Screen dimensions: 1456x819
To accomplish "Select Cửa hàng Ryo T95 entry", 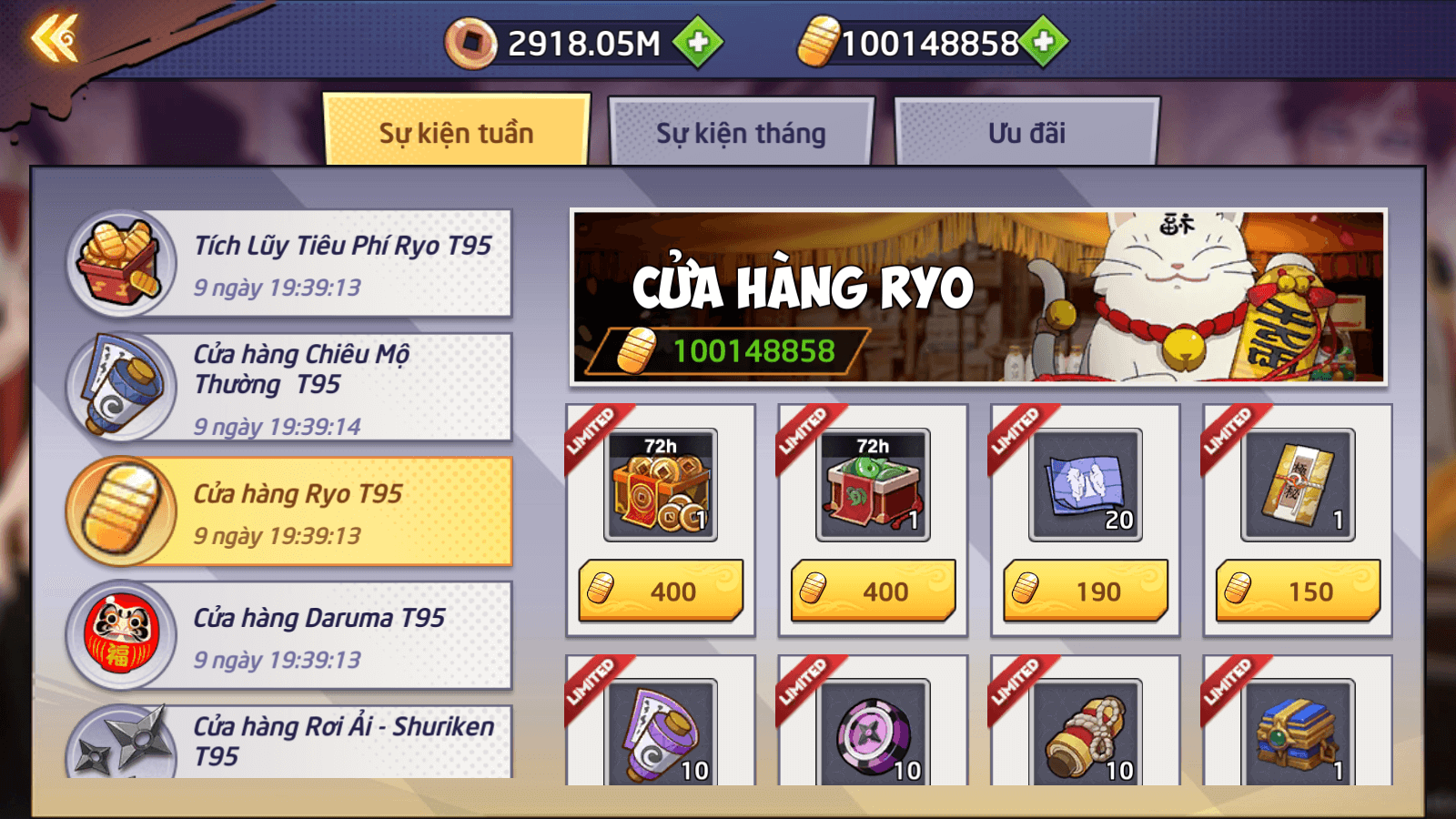I will (289, 511).
